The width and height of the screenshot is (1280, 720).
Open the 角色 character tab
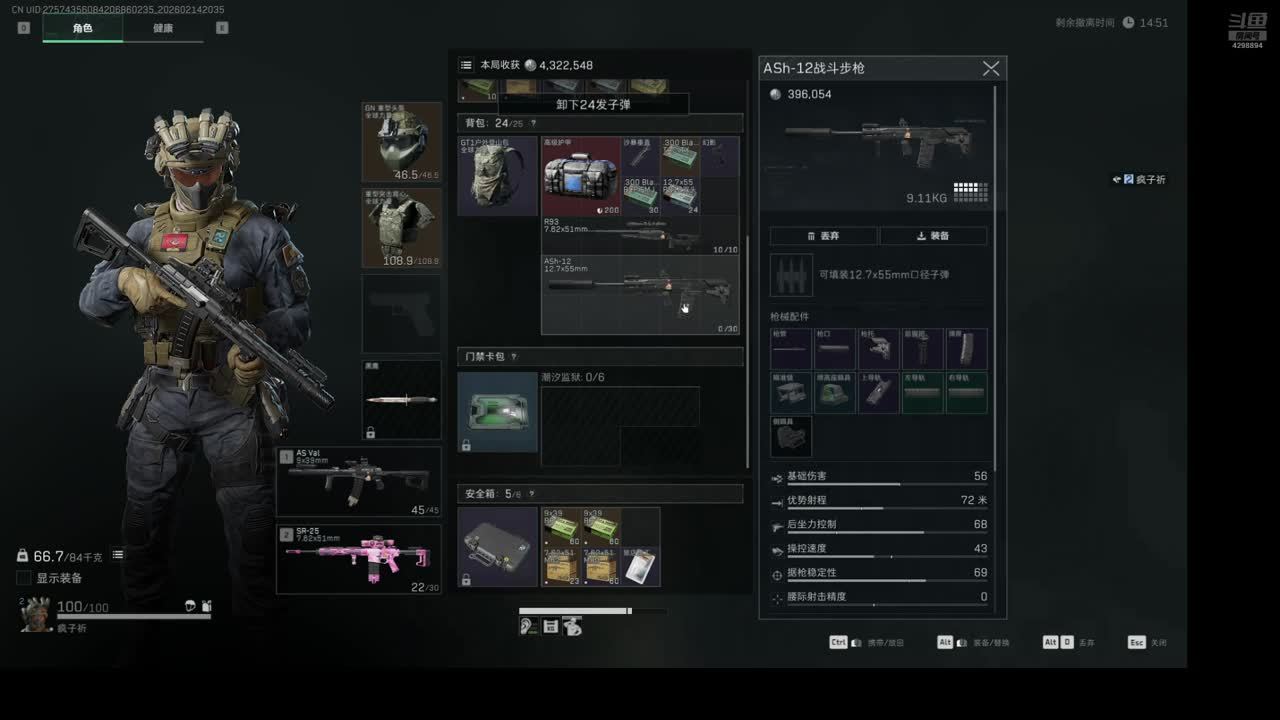82,28
